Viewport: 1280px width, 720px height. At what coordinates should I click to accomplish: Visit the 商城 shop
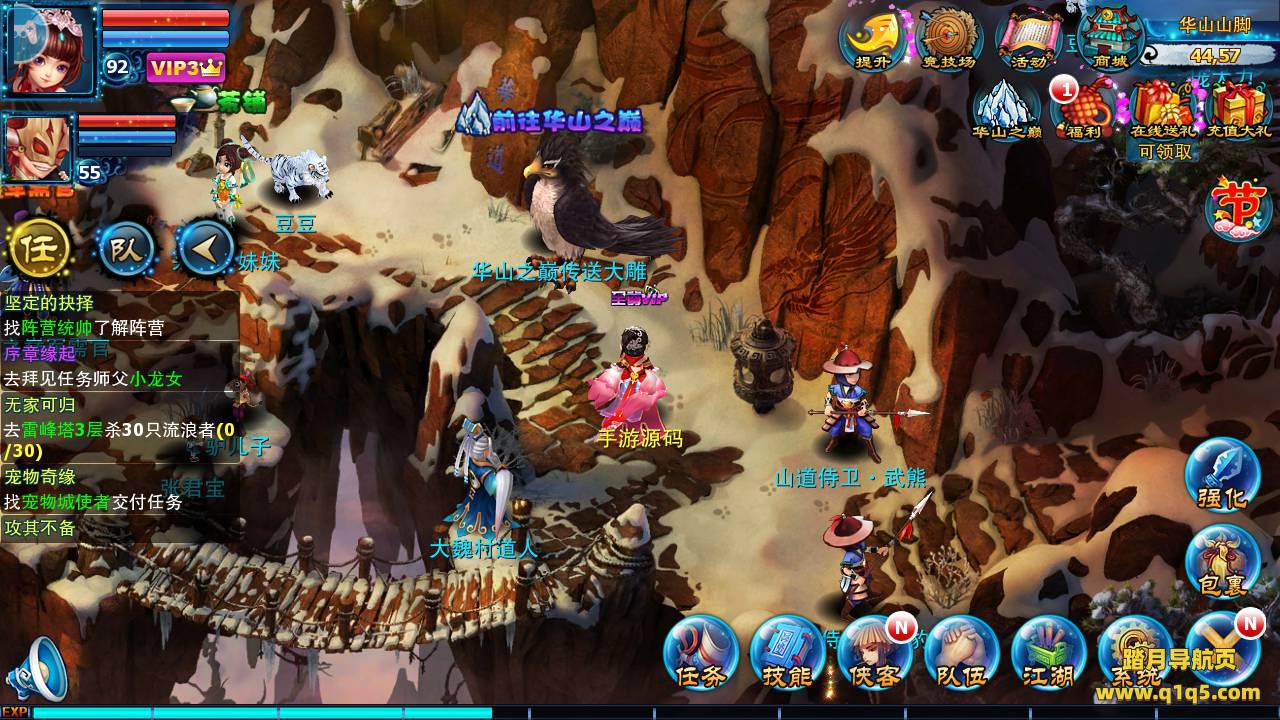1110,39
